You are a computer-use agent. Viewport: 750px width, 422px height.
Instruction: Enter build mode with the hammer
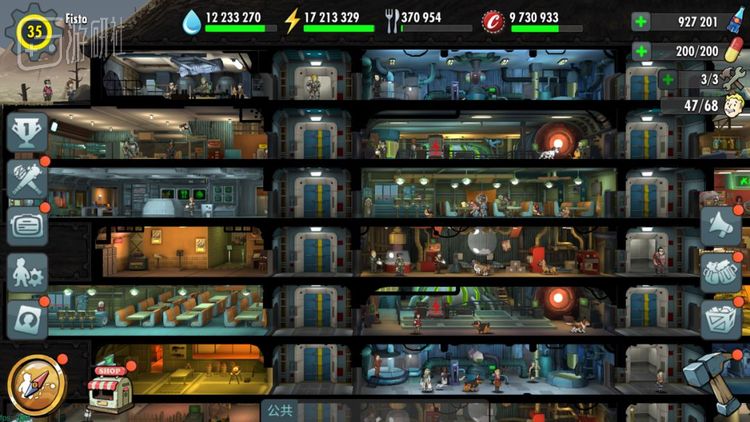[714, 380]
